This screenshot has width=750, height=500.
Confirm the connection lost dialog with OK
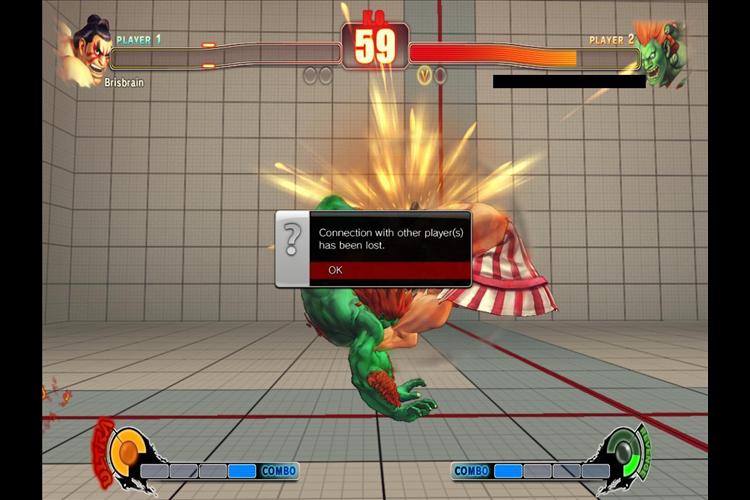coord(389,270)
